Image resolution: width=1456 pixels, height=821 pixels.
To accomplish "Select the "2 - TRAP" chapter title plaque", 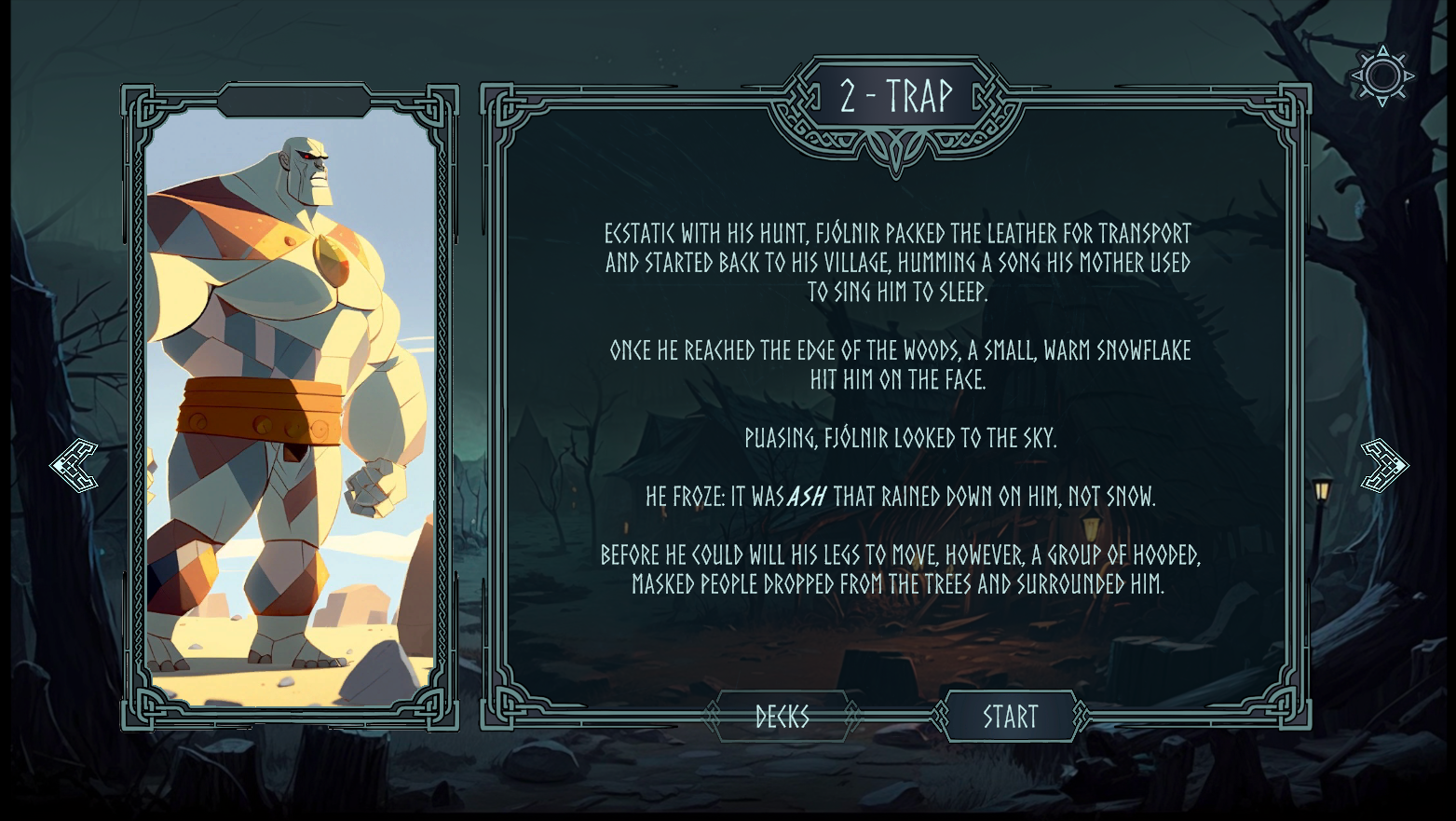I will [x=897, y=93].
